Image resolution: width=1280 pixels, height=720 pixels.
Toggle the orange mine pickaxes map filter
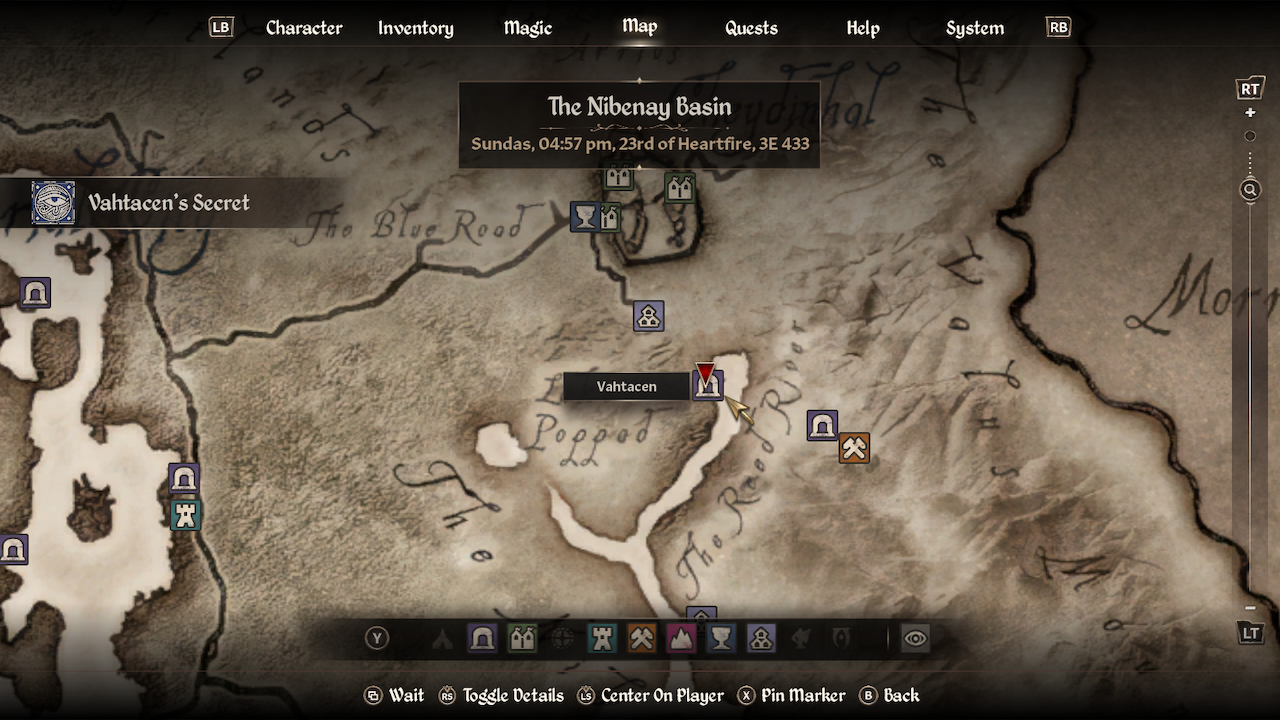coord(641,638)
